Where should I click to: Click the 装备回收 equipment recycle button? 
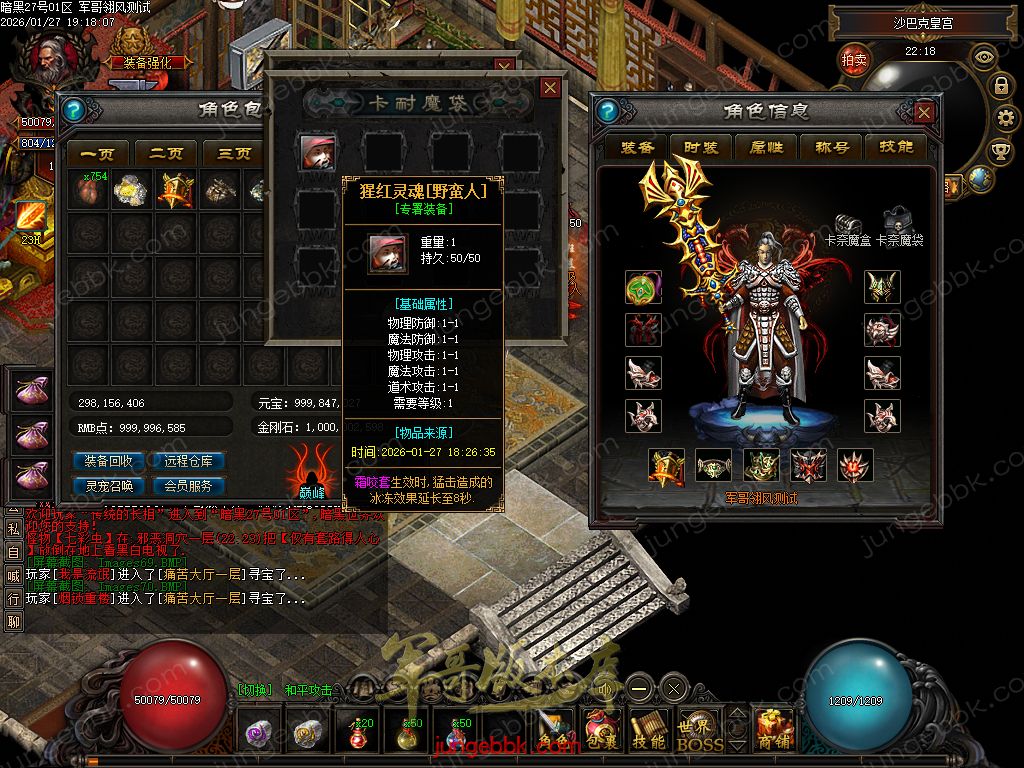[x=110, y=462]
